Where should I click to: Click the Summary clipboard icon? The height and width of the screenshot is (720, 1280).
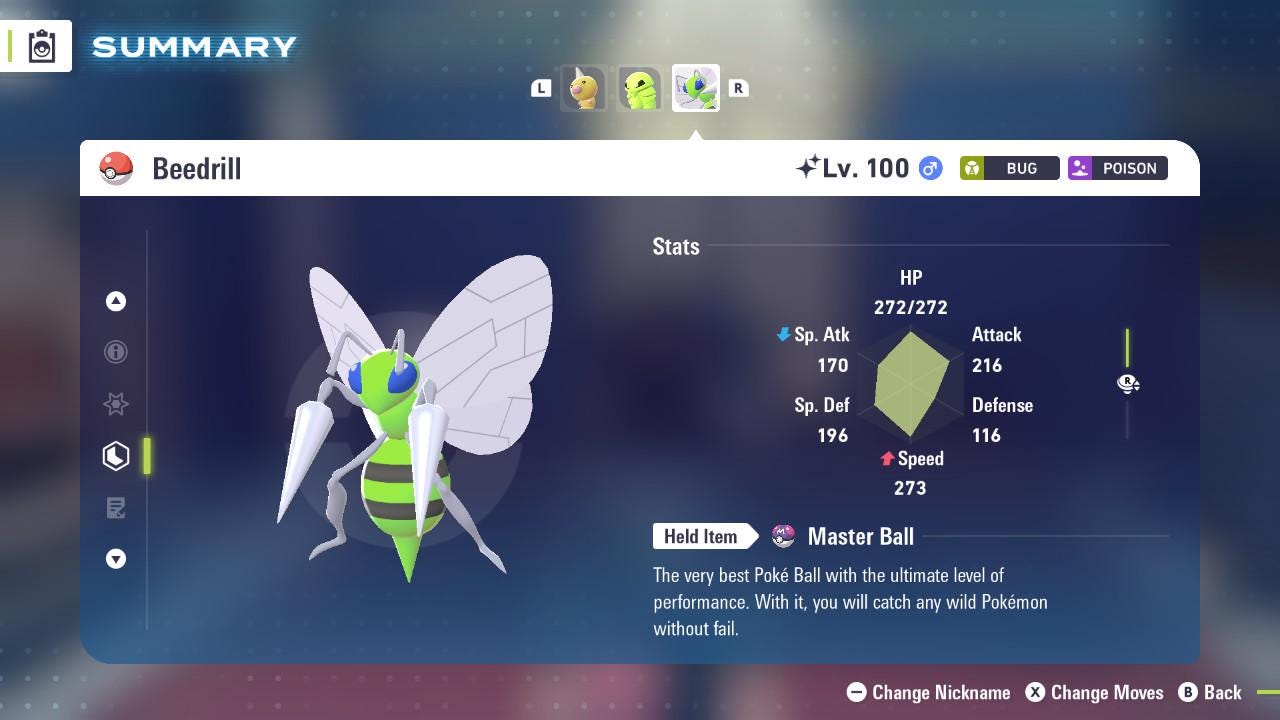tap(42, 47)
